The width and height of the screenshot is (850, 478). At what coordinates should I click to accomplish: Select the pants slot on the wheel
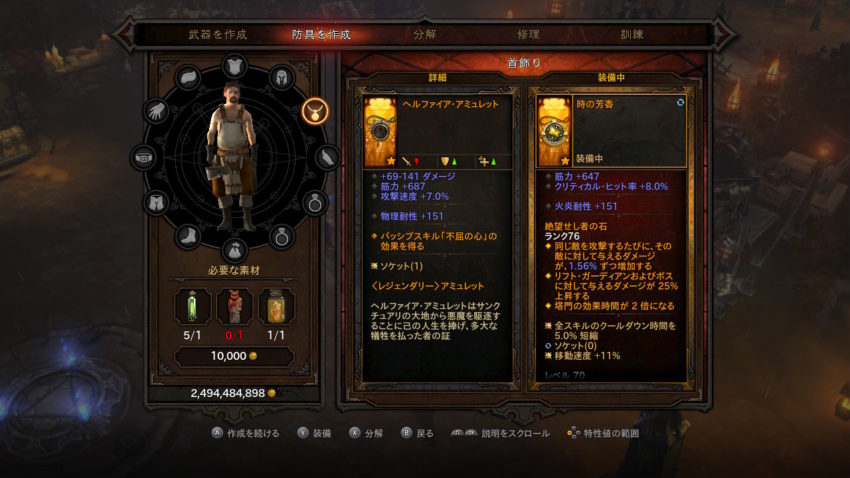(x=157, y=203)
